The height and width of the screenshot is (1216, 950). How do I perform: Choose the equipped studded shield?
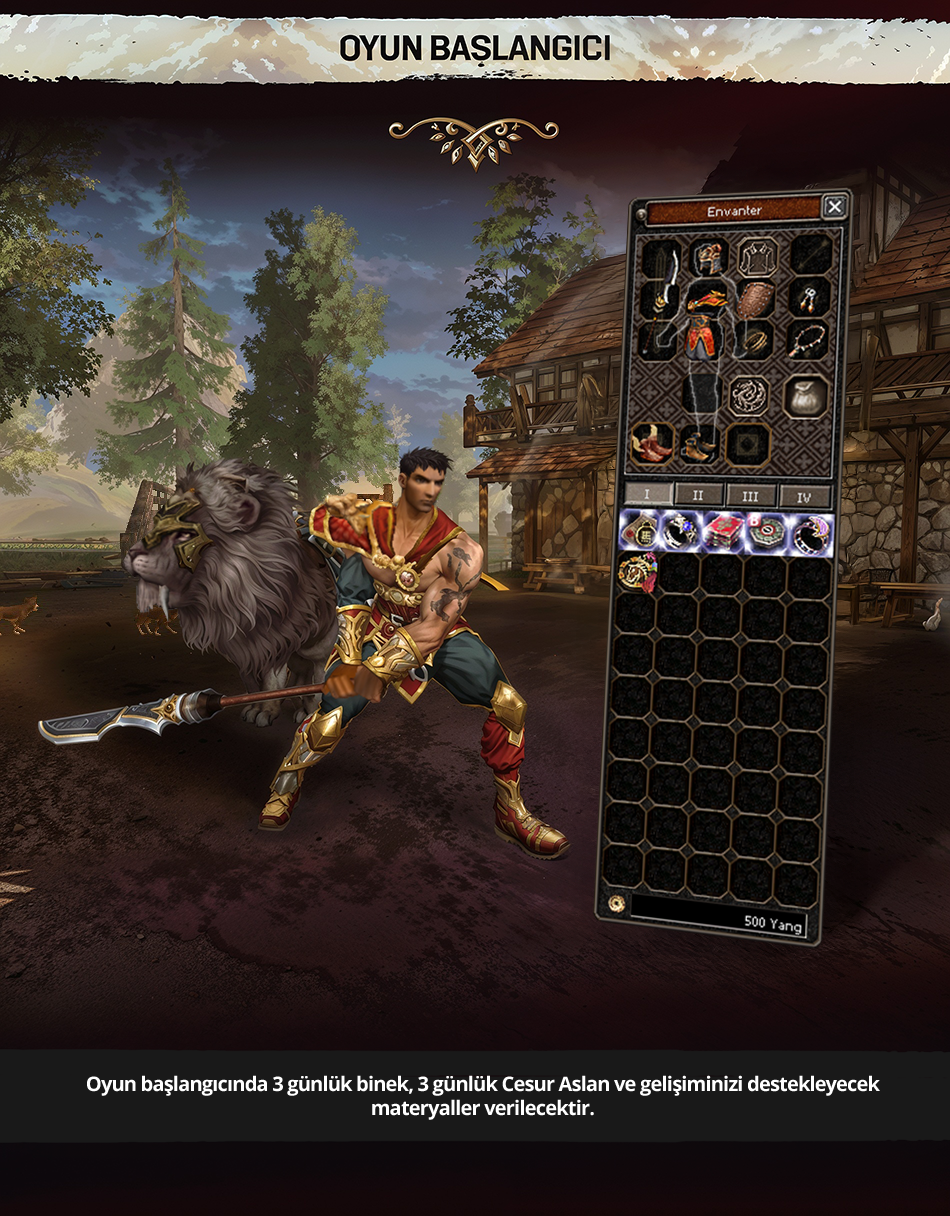[757, 298]
